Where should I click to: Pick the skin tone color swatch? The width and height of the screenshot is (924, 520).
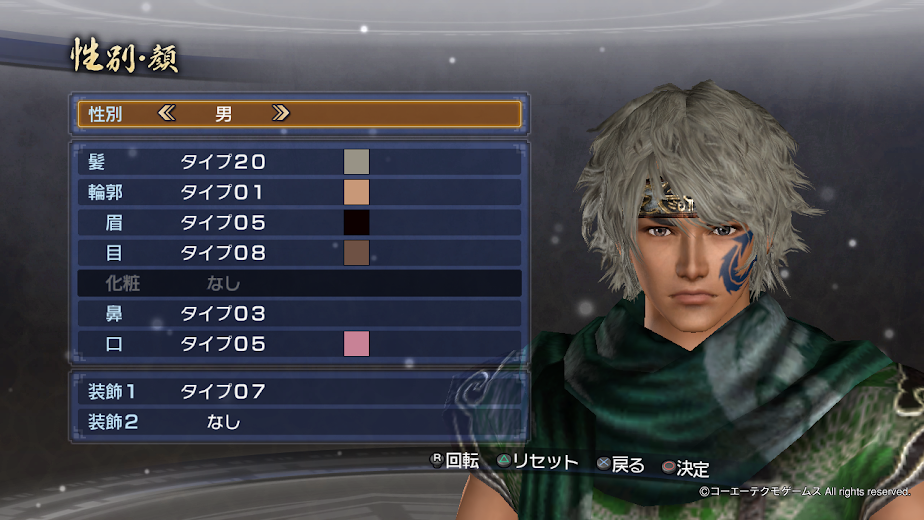click(356, 192)
